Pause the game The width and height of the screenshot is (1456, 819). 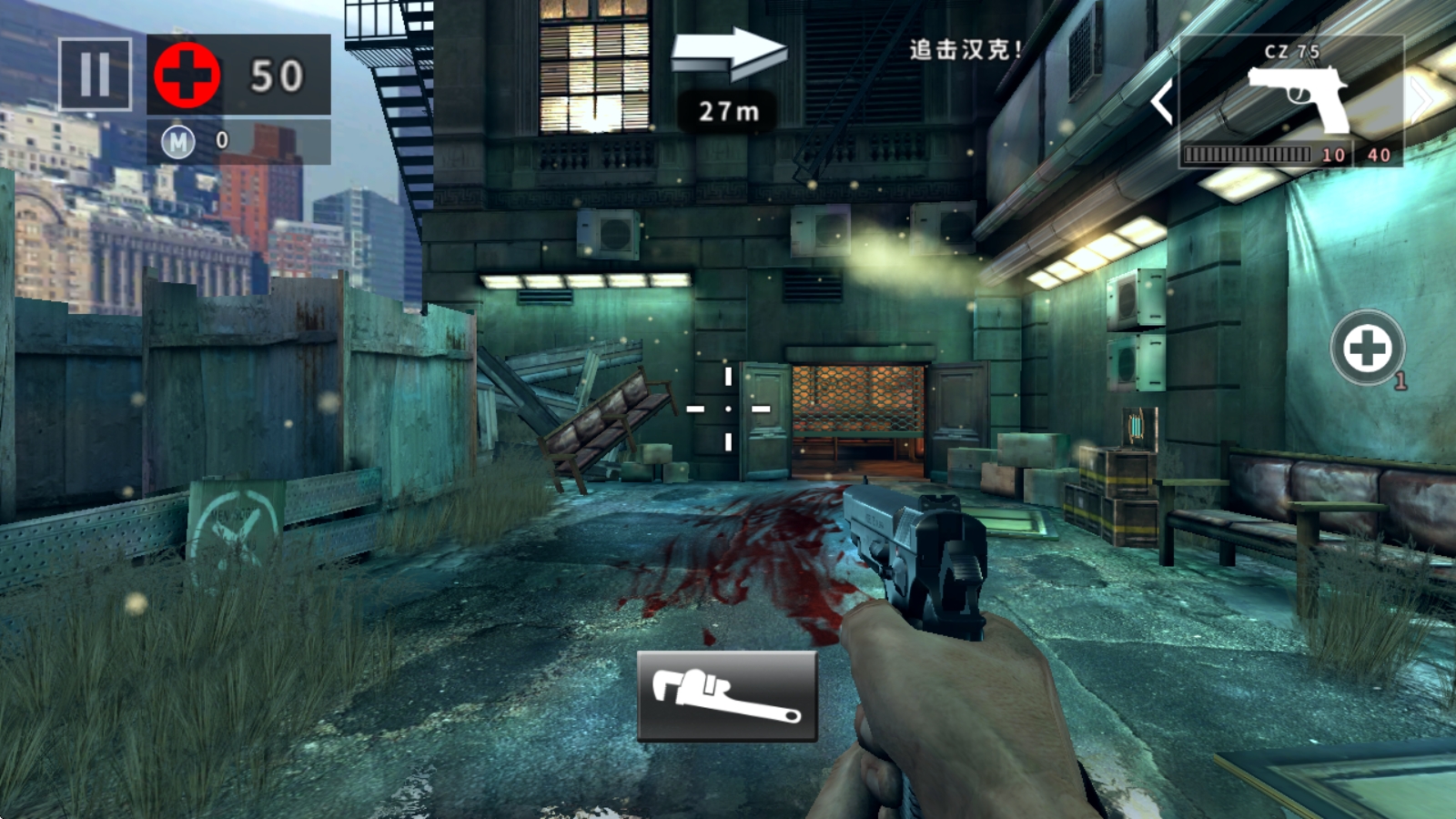tap(95, 74)
